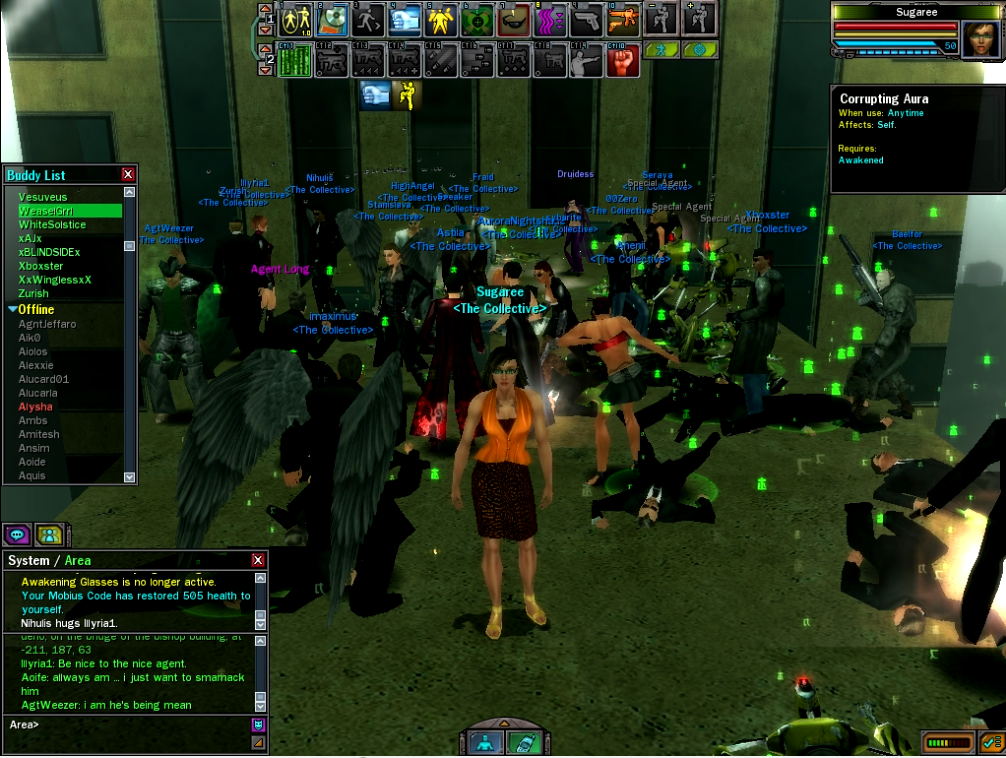Select the pistol hotbar slot
This screenshot has height=758, width=1006.
(x=586, y=19)
